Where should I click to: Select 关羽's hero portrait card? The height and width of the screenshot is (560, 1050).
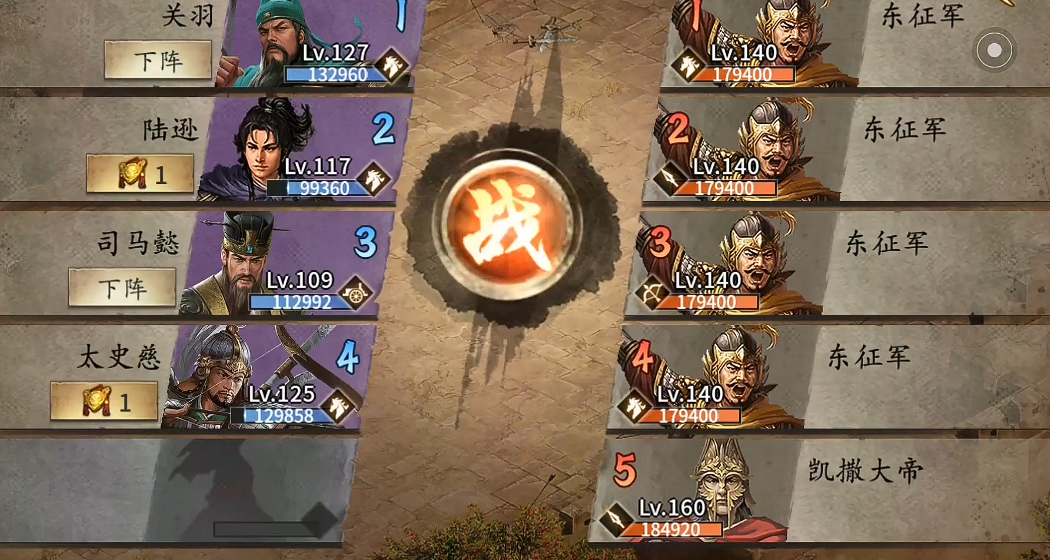point(320,45)
